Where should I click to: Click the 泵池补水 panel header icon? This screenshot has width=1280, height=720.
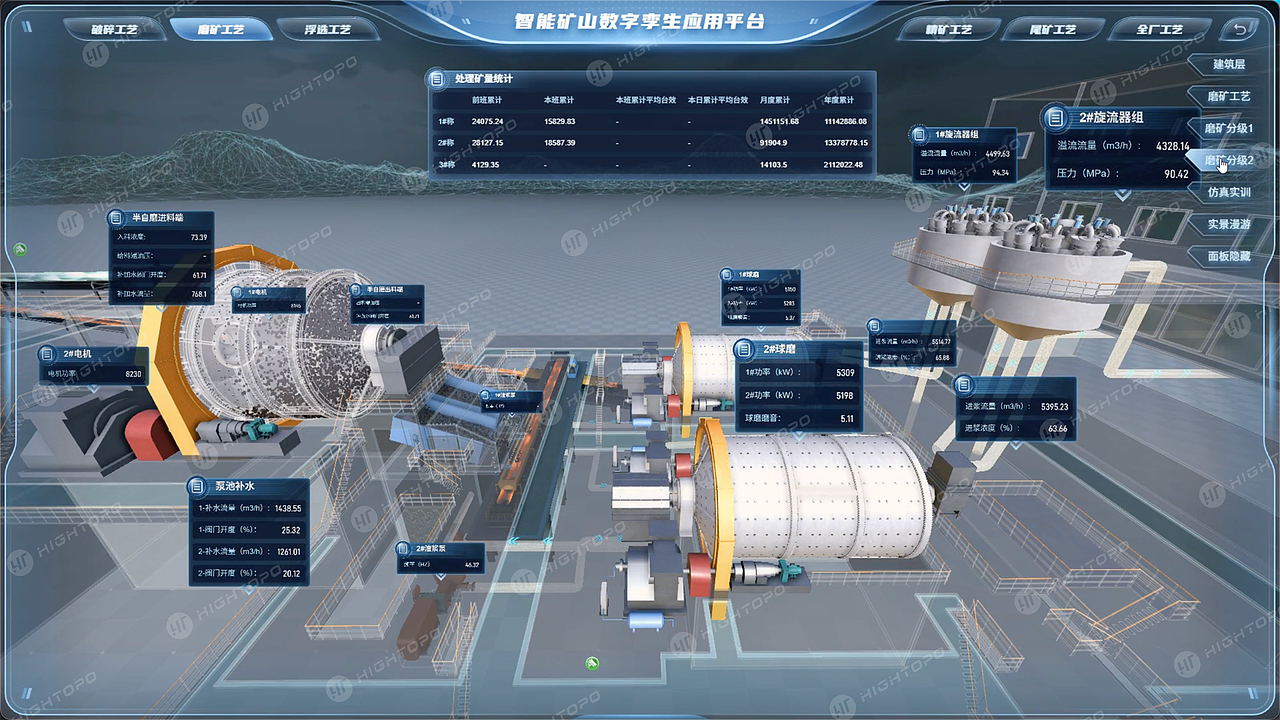(197, 487)
